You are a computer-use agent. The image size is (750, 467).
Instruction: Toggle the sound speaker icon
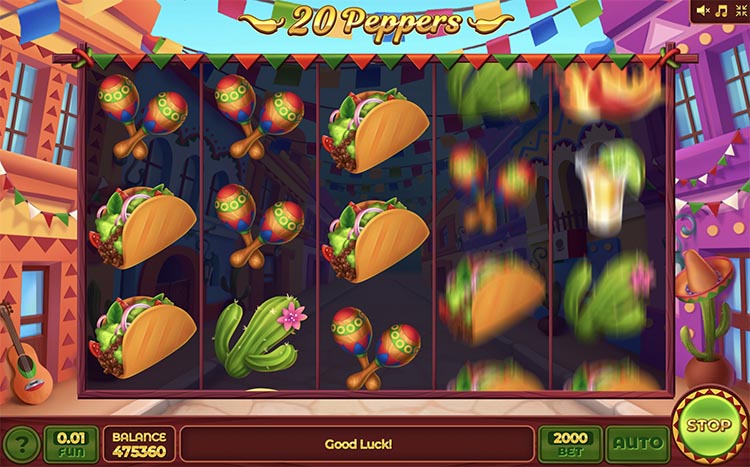tap(703, 11)
